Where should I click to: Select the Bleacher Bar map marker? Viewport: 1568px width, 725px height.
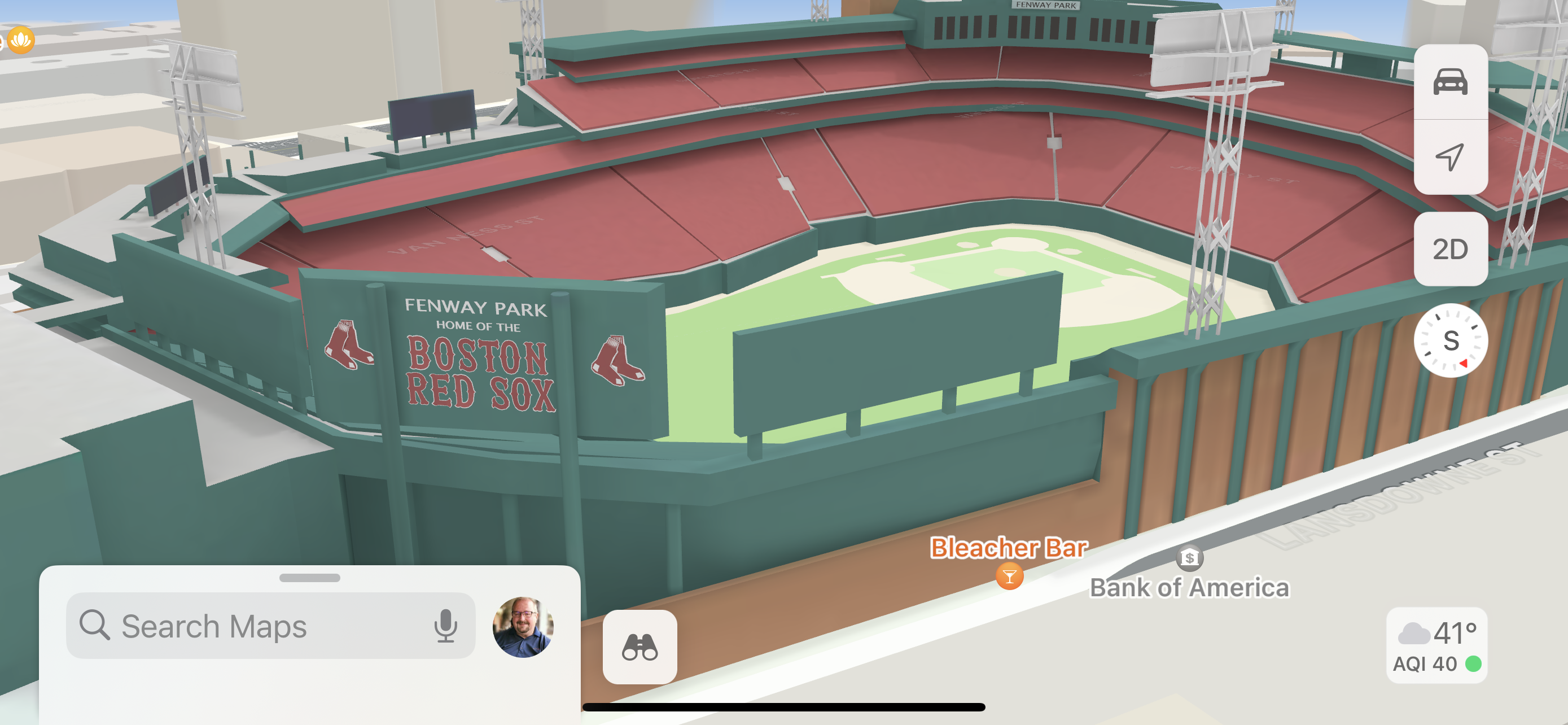[1009, 576]
